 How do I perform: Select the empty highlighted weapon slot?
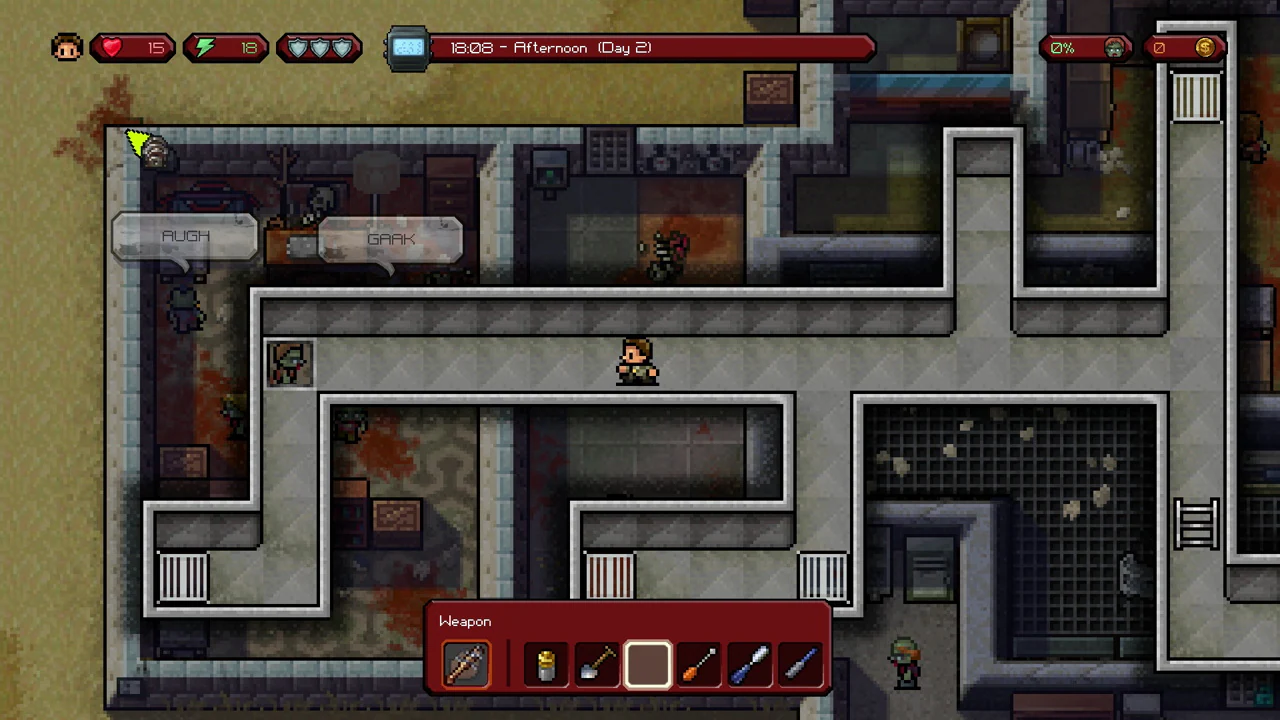pyautogui.click(x=647, y=663)
